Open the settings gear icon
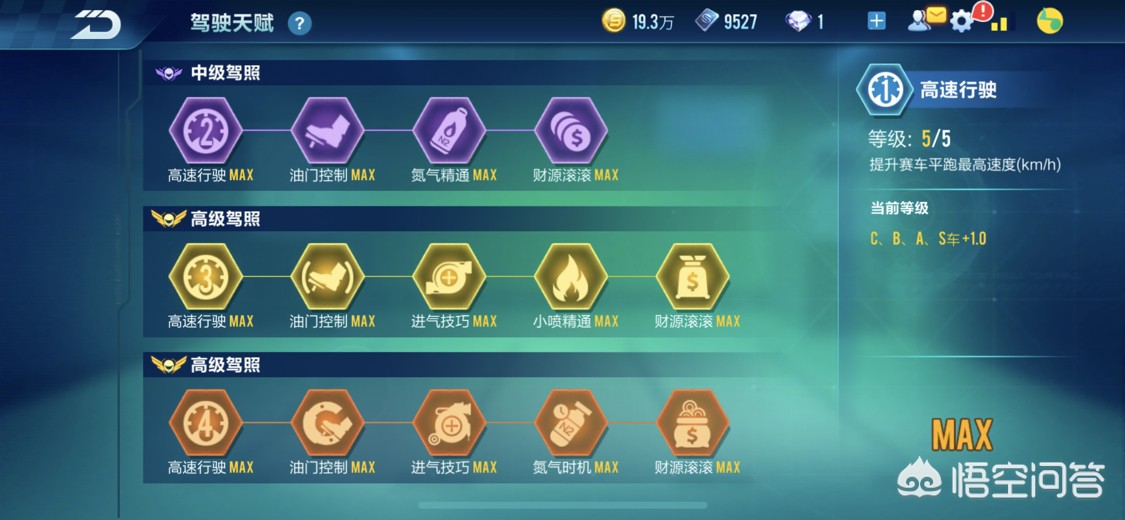 coord(961,21)
